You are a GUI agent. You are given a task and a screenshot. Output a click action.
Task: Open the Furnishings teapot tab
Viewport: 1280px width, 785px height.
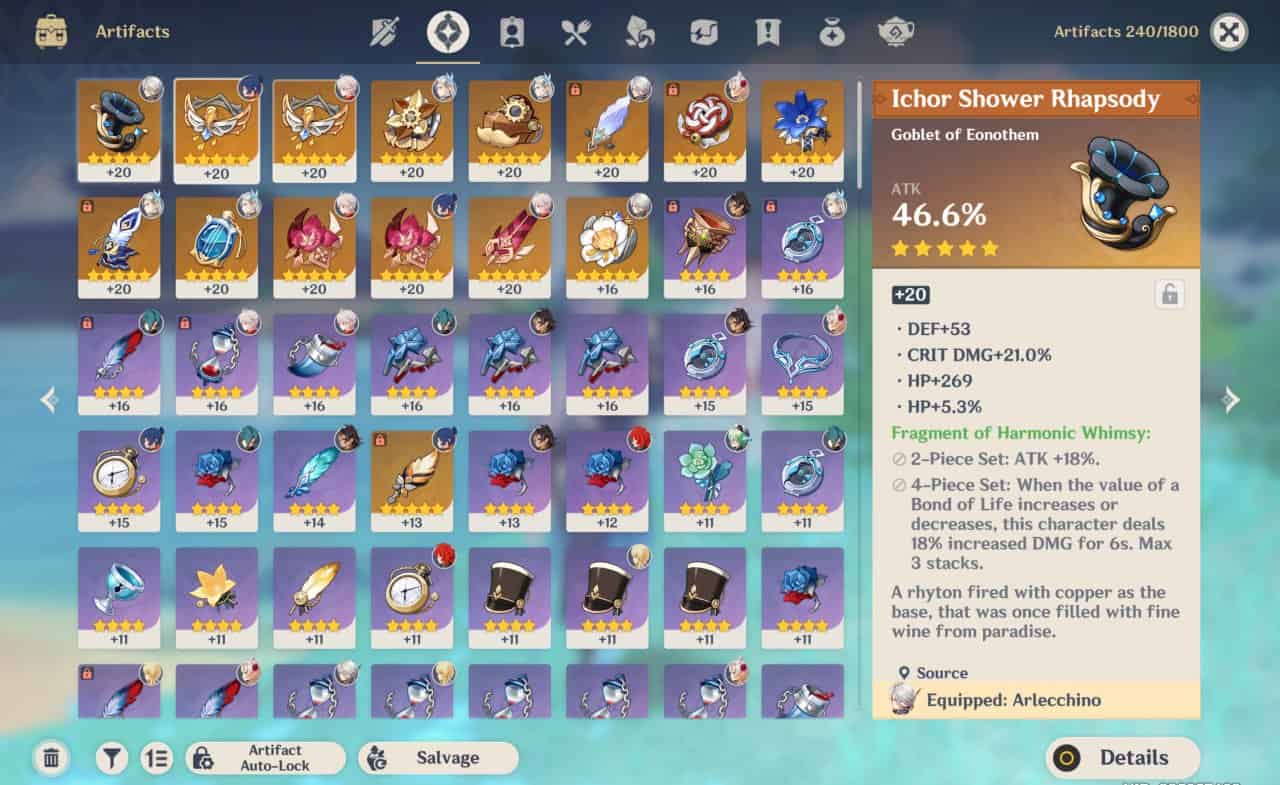pyautogui.click(x=896, y=32)
